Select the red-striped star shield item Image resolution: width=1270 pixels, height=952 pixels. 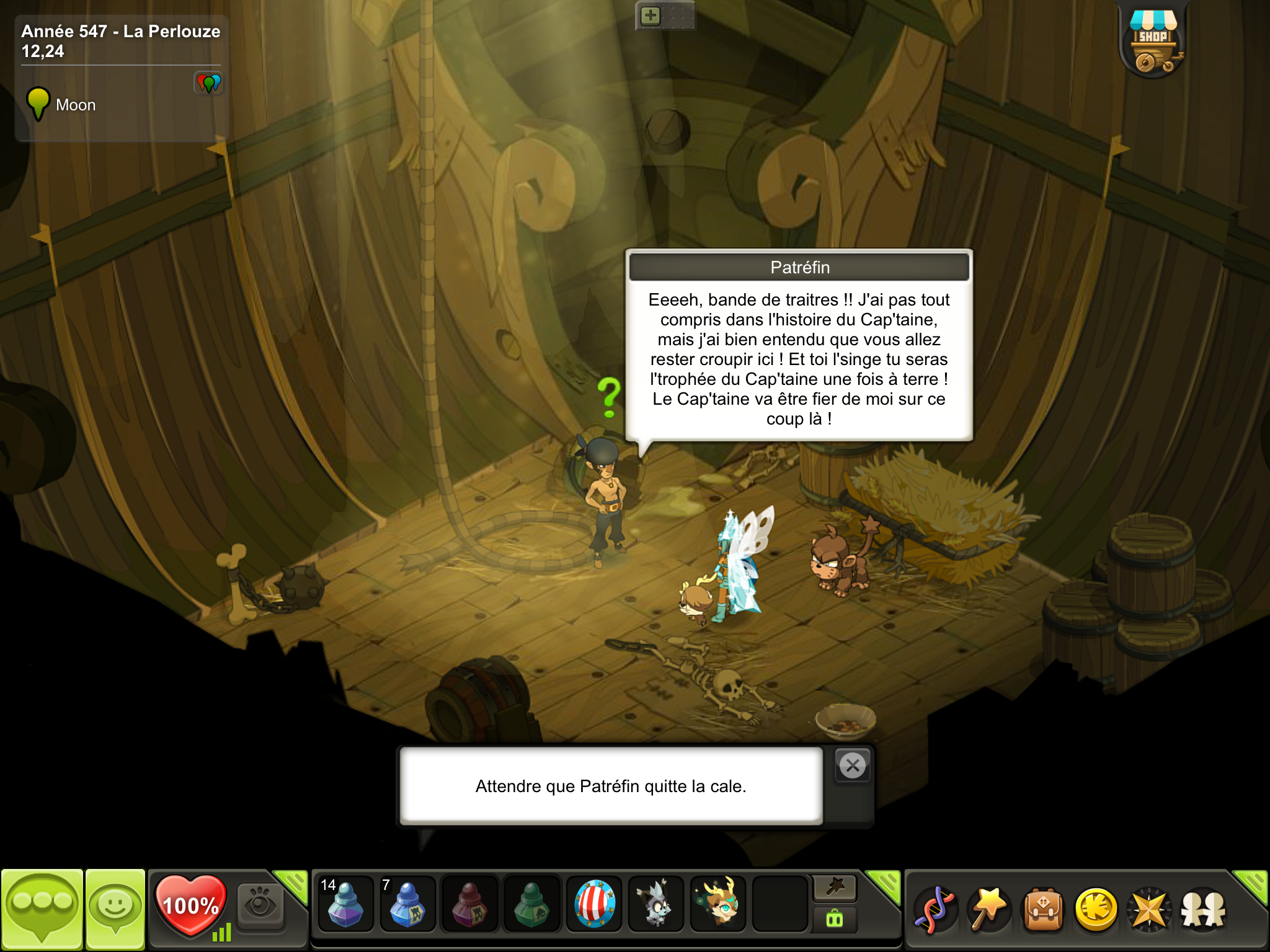(x=593, y=904)
